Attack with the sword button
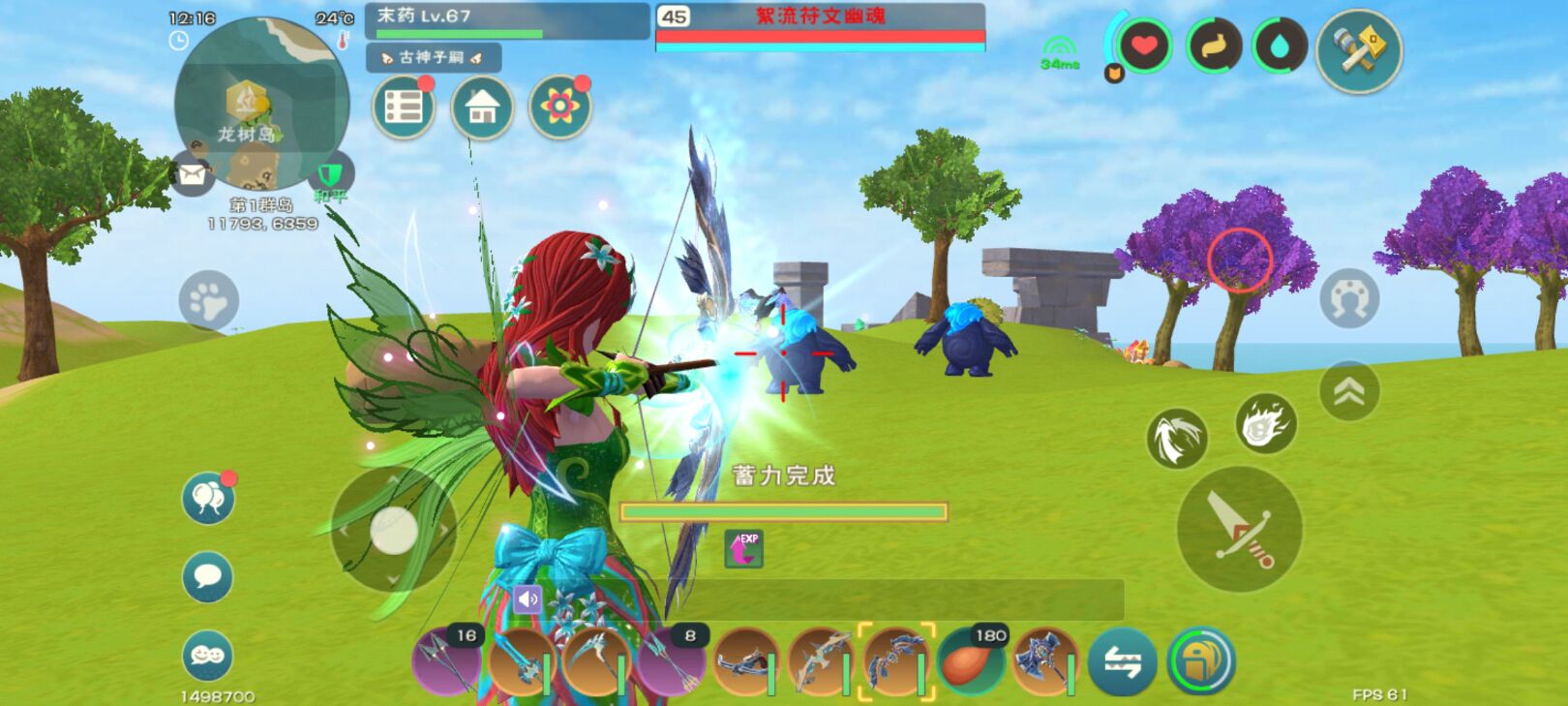 (1239, 529)
